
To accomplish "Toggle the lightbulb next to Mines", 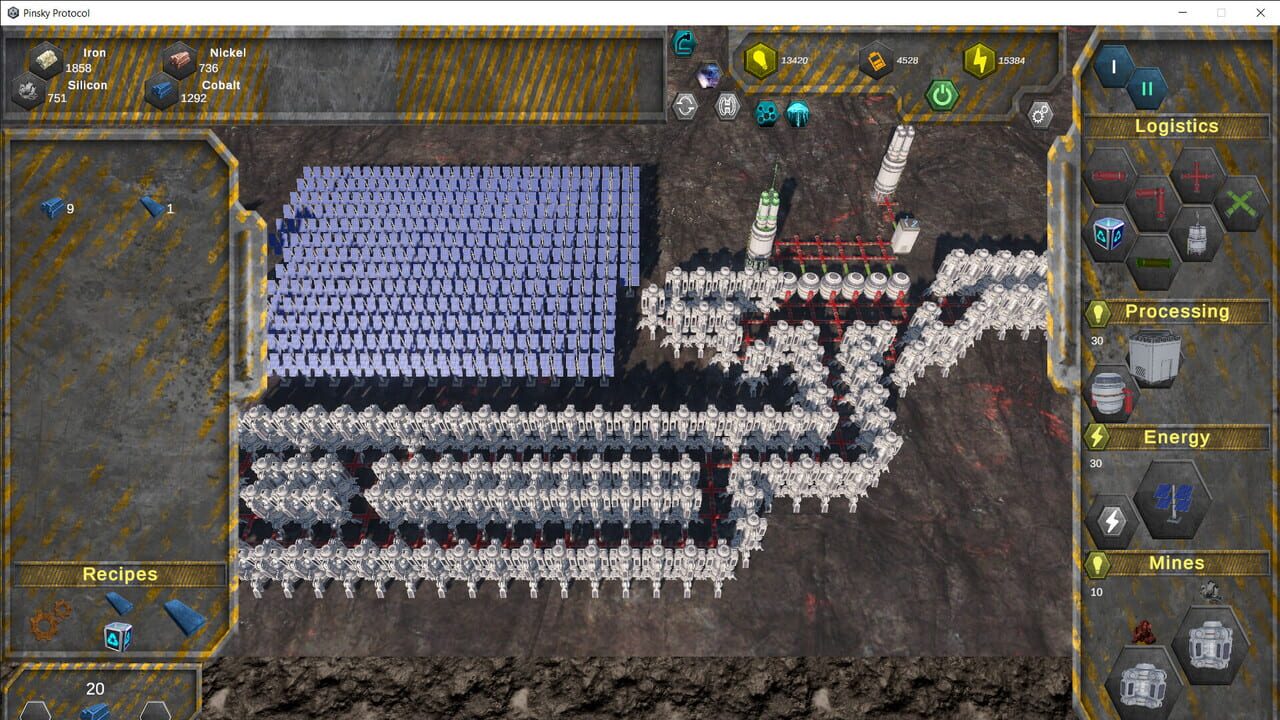I will point(1096,563).
